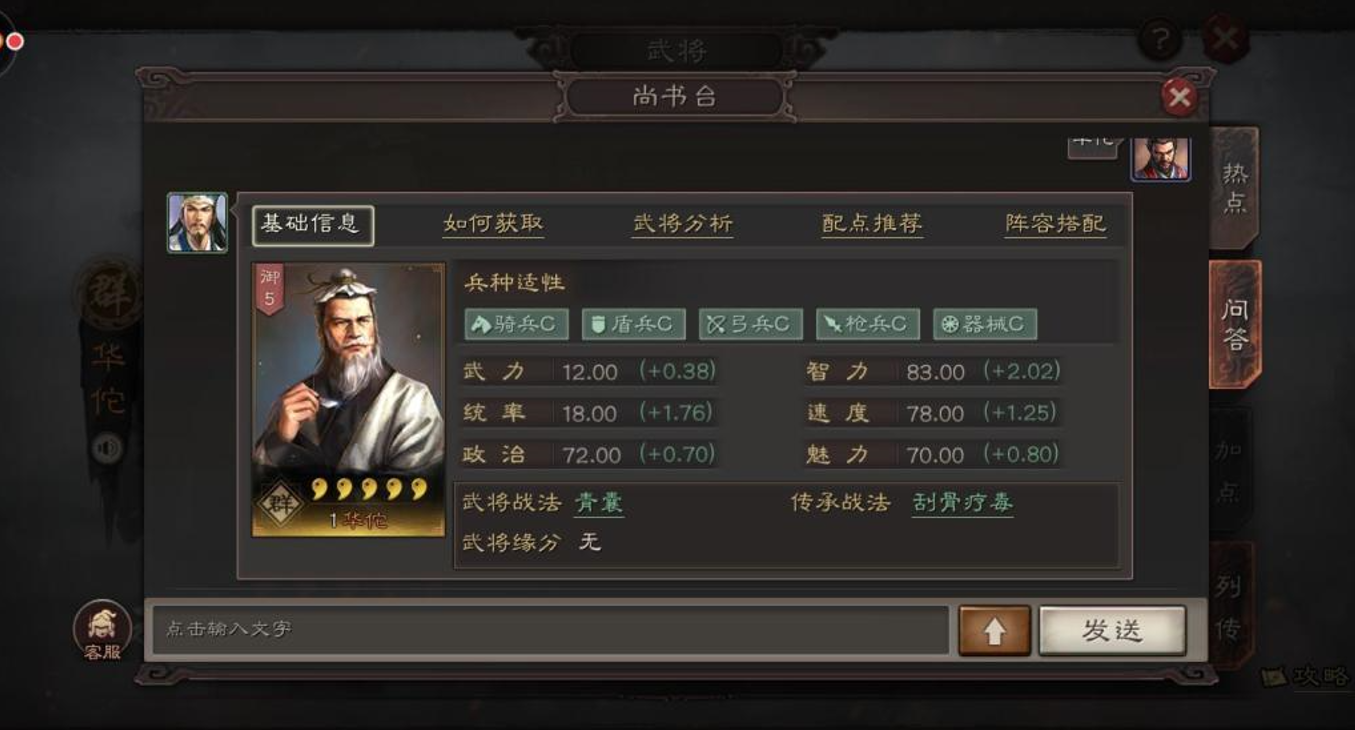The height and width of the screenshot is (730, 1355).
Task: Select the 枪兵C spearman aptitude icon
Action: 868,323
